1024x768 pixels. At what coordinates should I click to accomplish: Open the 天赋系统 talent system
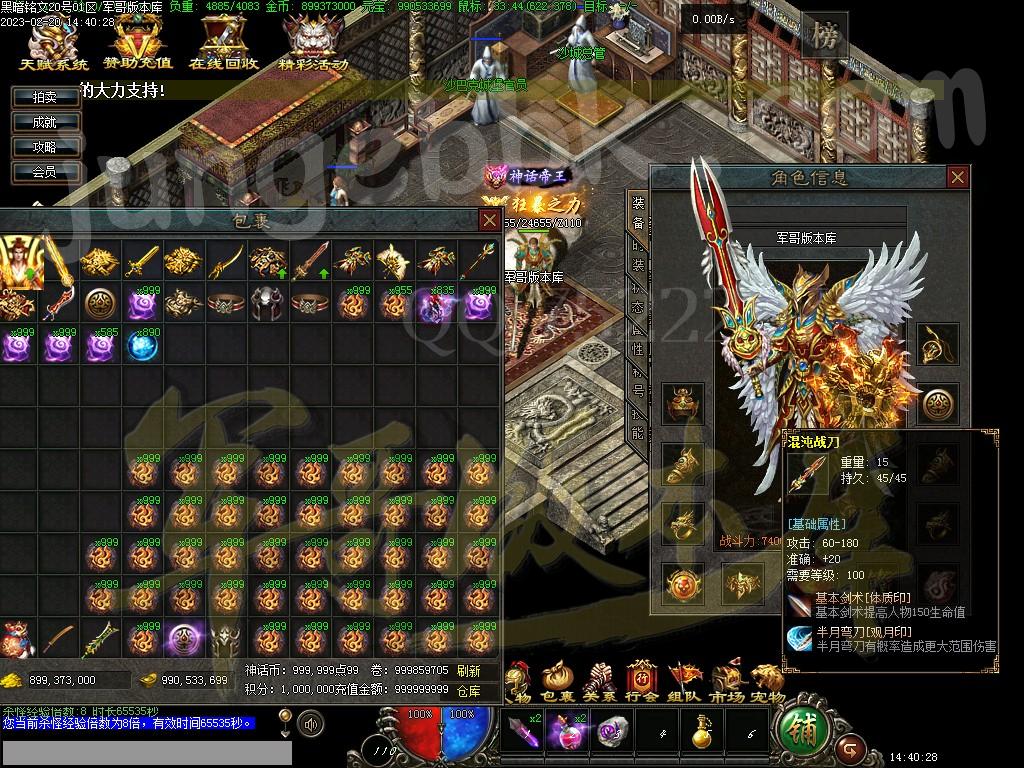[54, 46]
